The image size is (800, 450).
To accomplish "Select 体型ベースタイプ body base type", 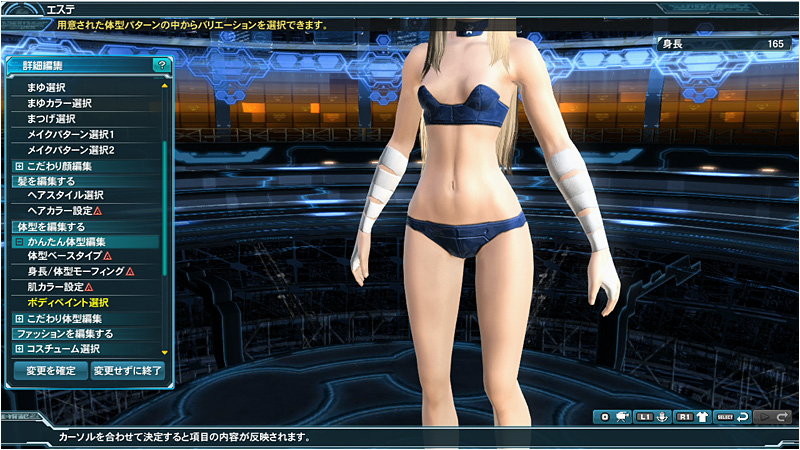I will click(x=65, y=256).
